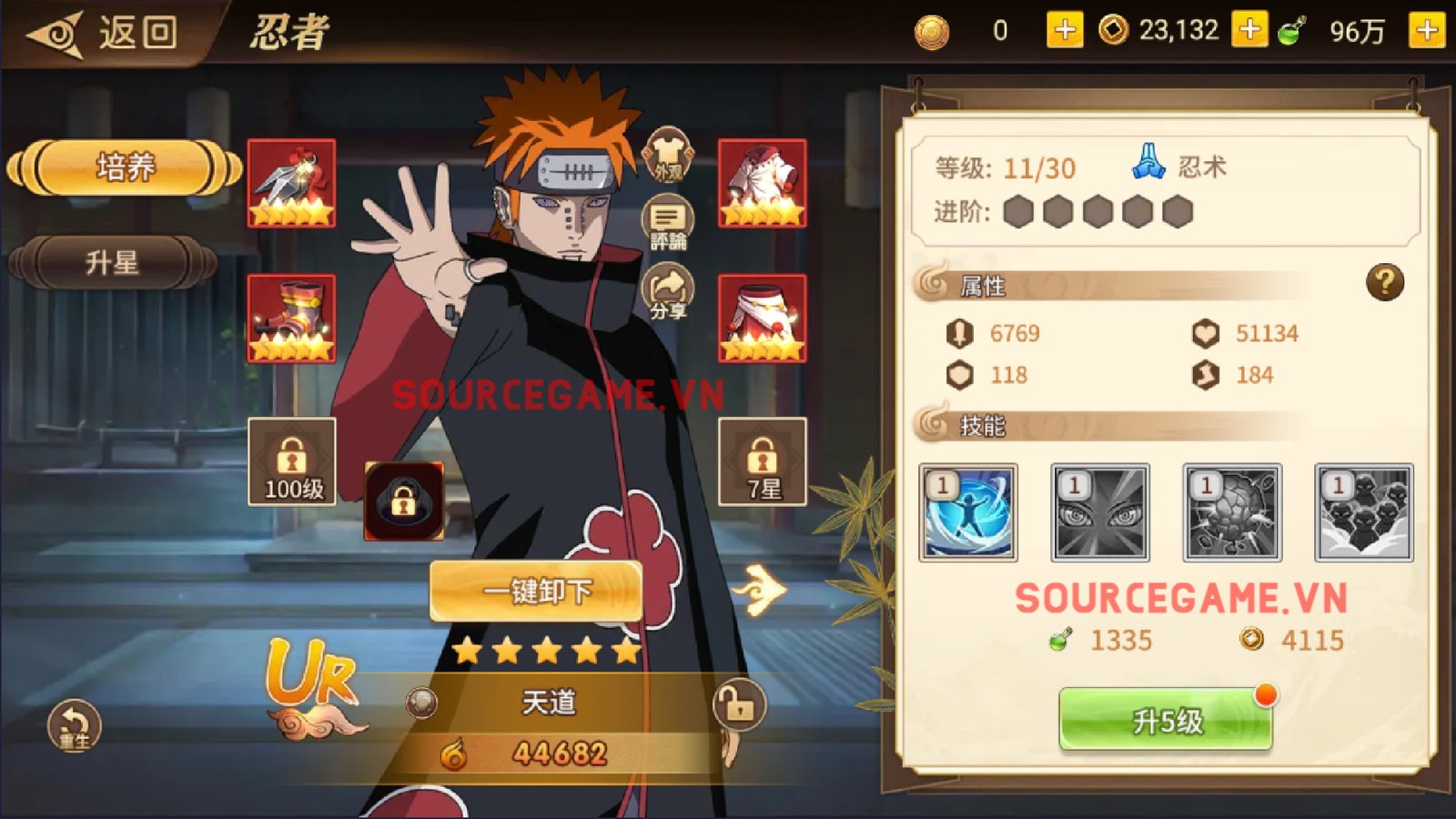Click the 升5级 green upgrade button
The image size is (1456, 819).
pyautogui.click(x=1165, y=720)
